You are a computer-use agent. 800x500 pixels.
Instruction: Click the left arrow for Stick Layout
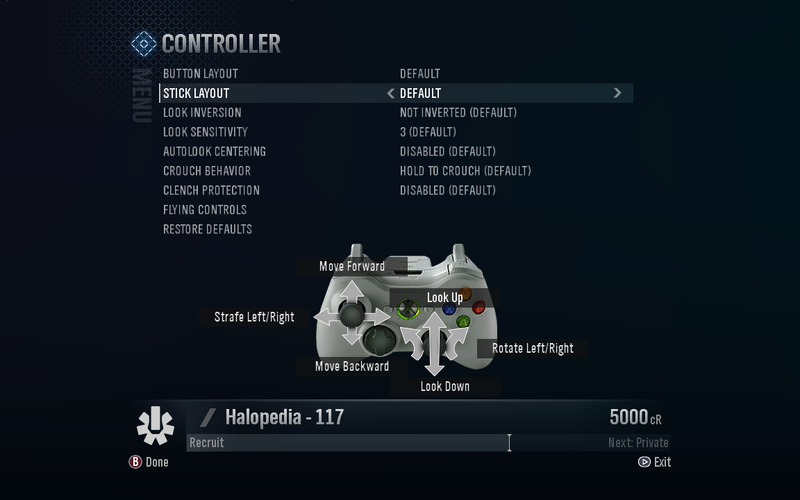pyautogui.click(x=390, y=93)
